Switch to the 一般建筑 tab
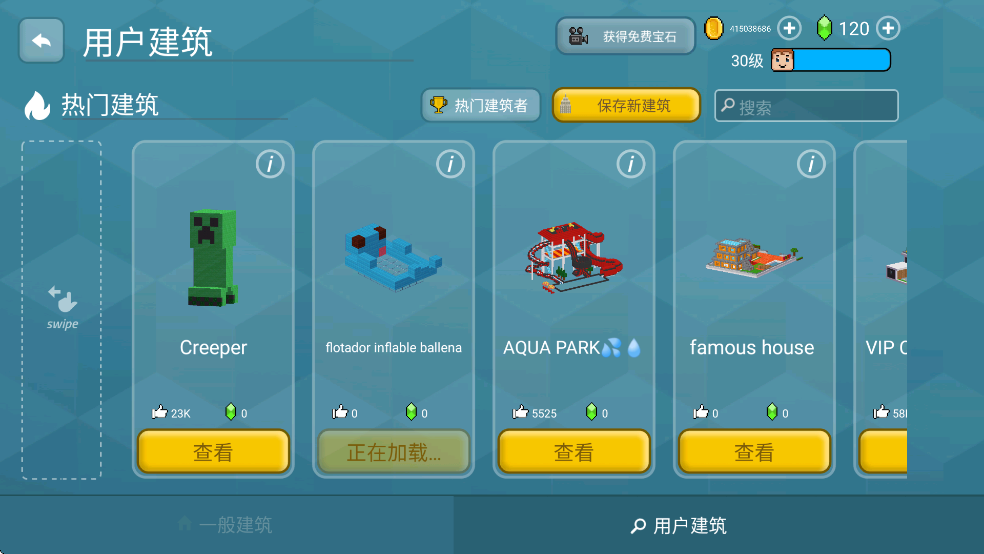 click(x=226, y=525)
